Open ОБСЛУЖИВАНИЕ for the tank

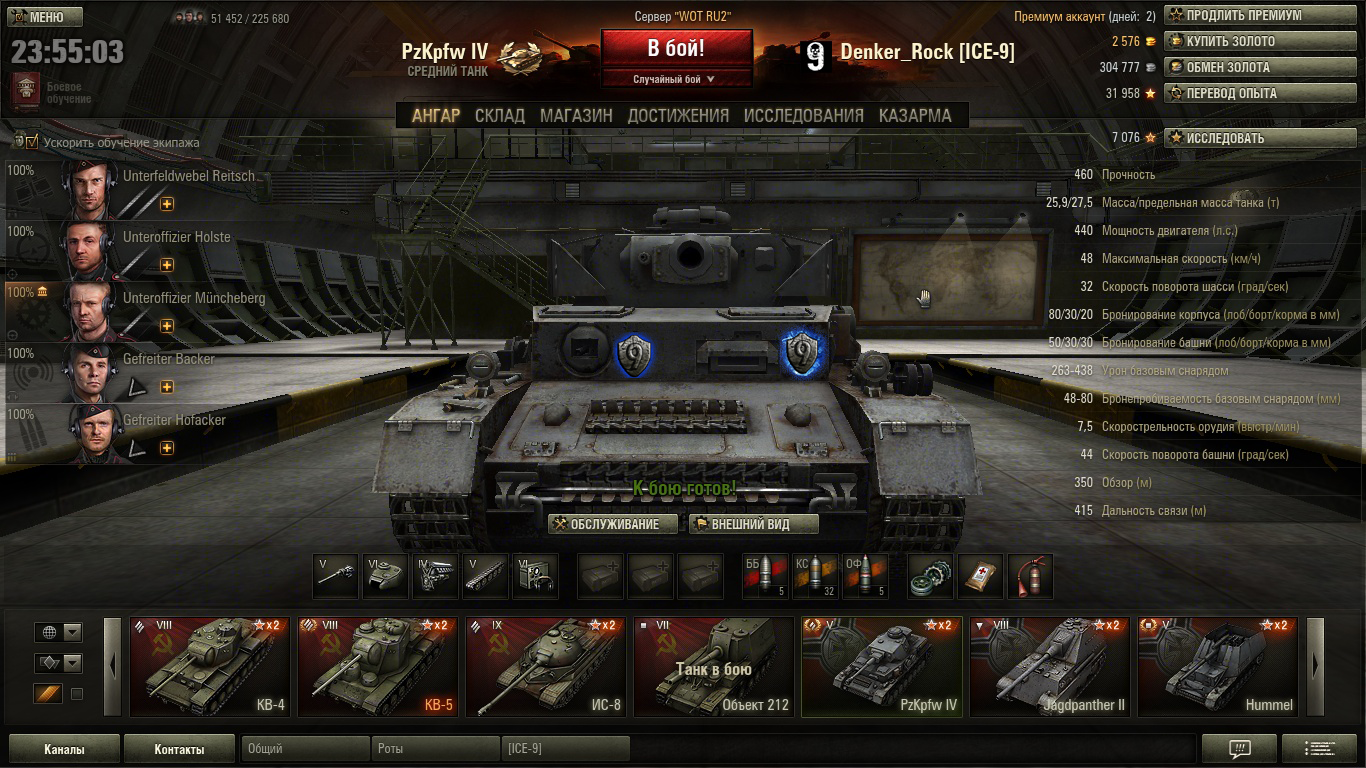click(613, 524)
